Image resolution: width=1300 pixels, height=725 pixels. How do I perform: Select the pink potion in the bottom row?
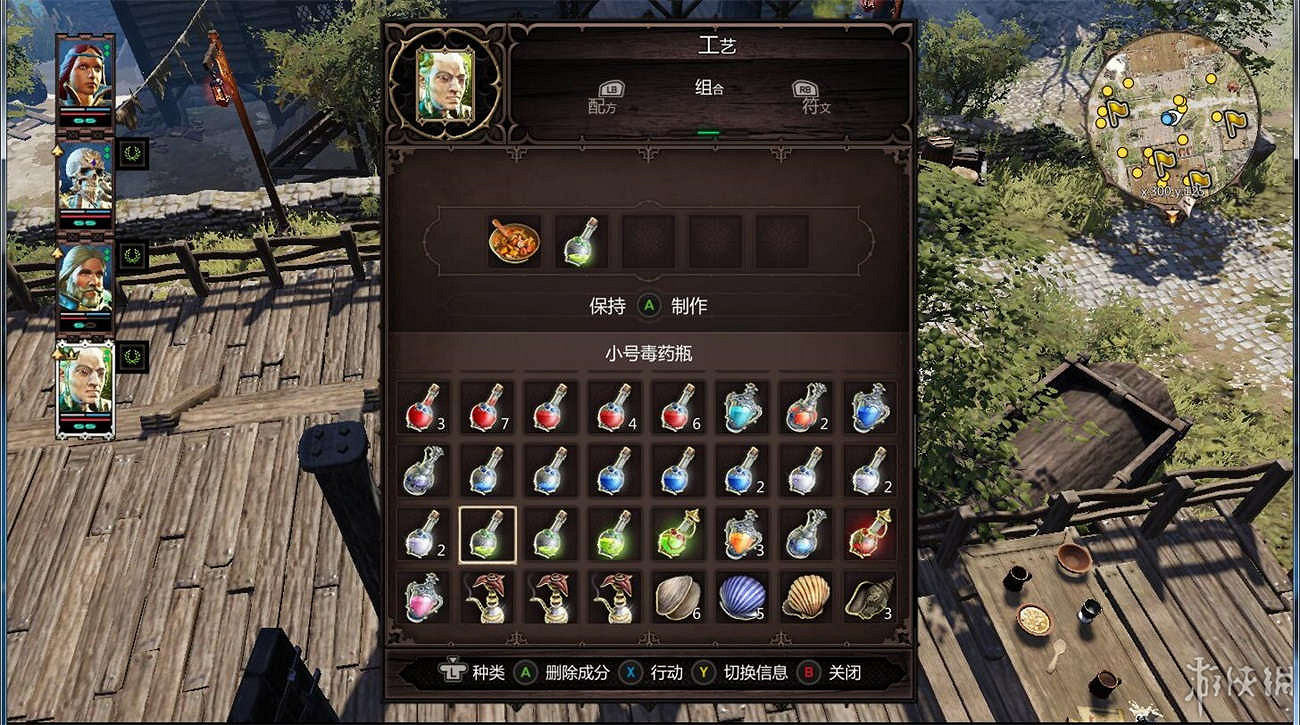pyautogui.click(x=423, y=598)
